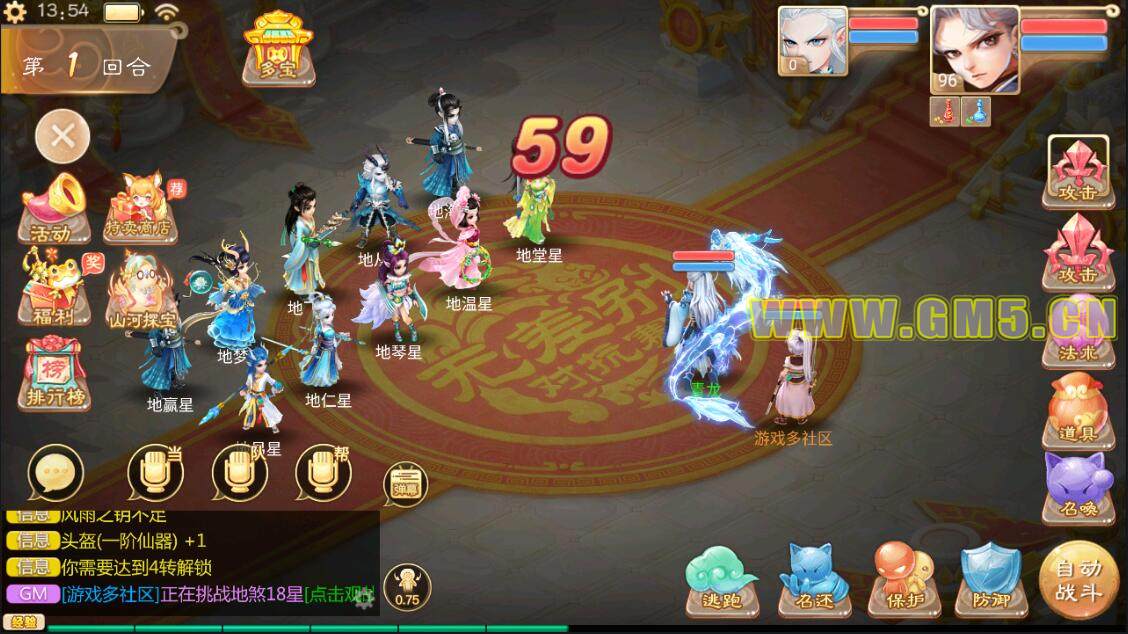Activate the 帮 guild voice microphone

(x=323, y=472)
